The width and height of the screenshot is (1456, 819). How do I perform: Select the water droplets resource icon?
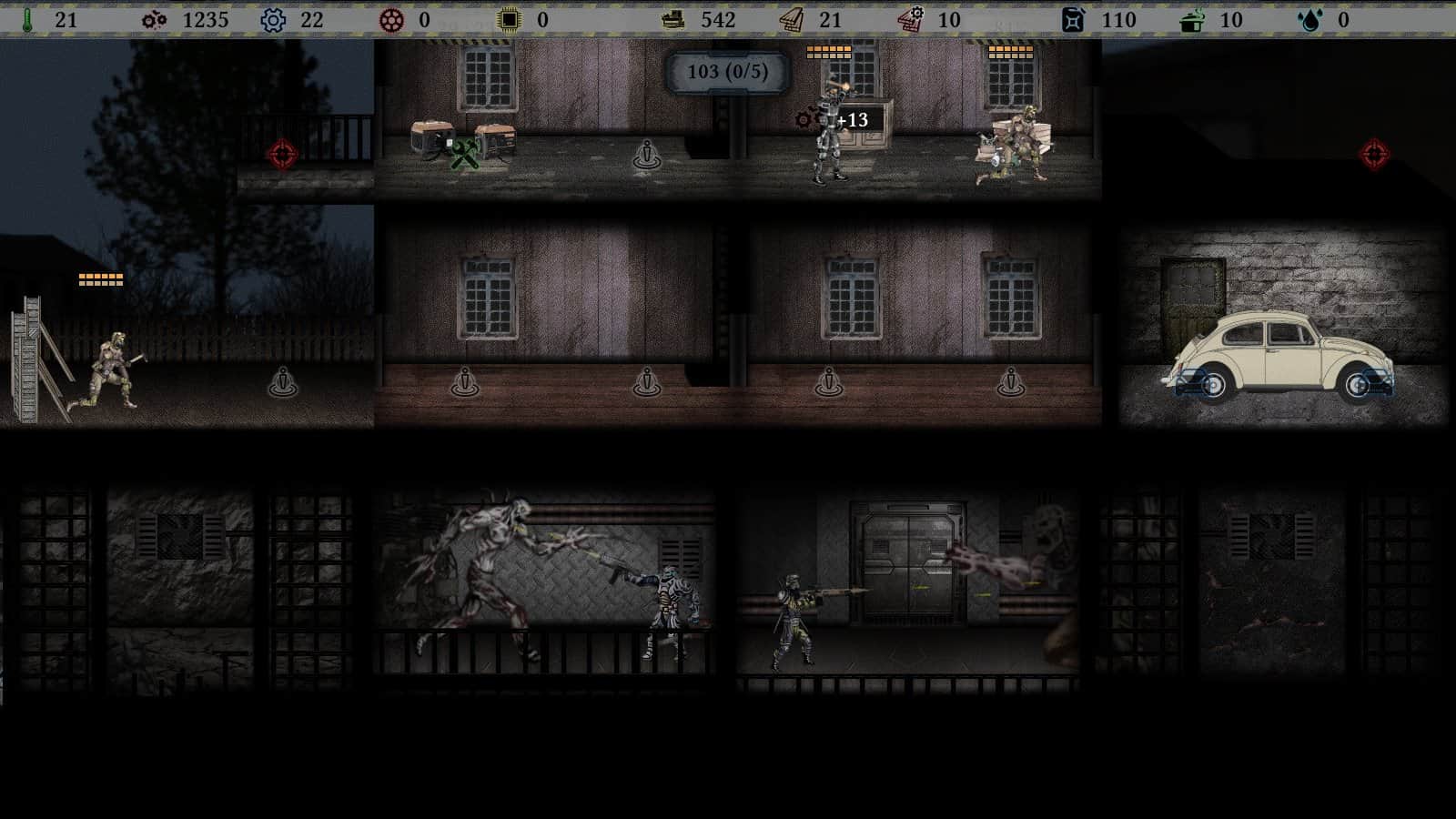click(1311, 20)
